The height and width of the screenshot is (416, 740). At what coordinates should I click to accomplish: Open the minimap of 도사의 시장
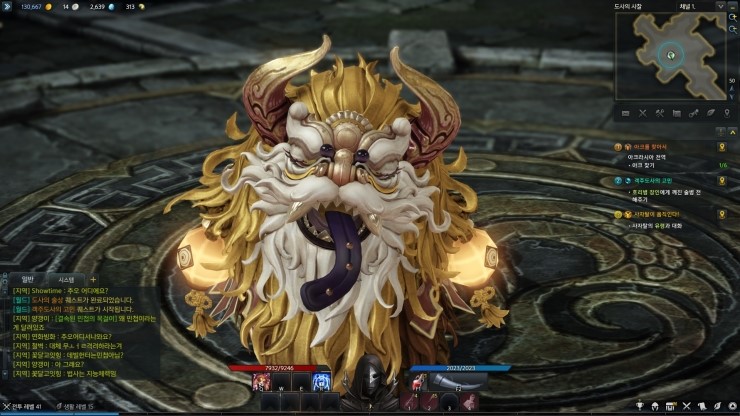click(672, 54)
